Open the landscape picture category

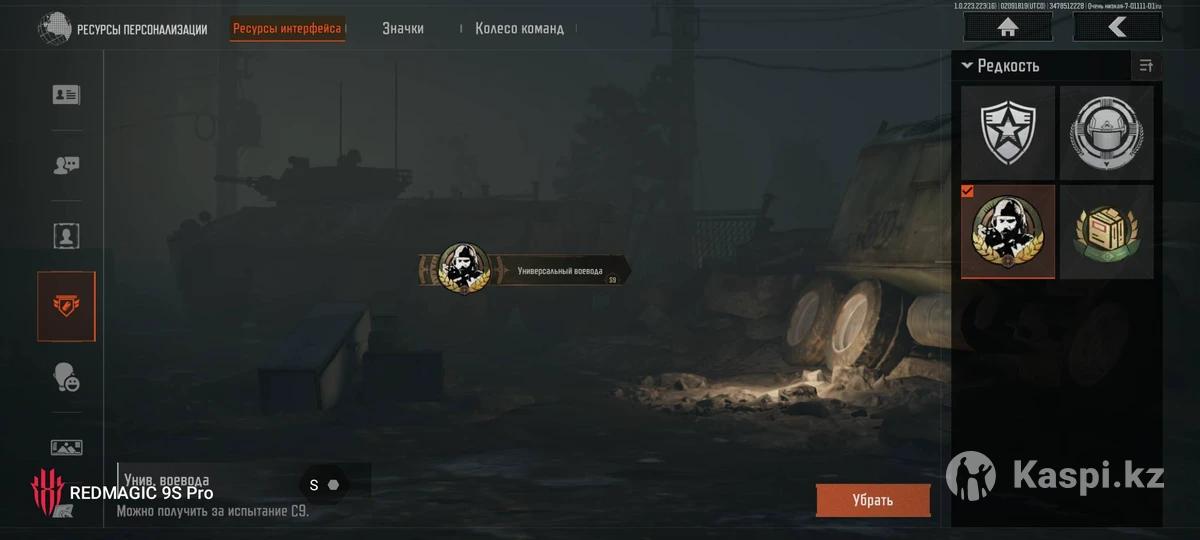(x=67, y=447)
